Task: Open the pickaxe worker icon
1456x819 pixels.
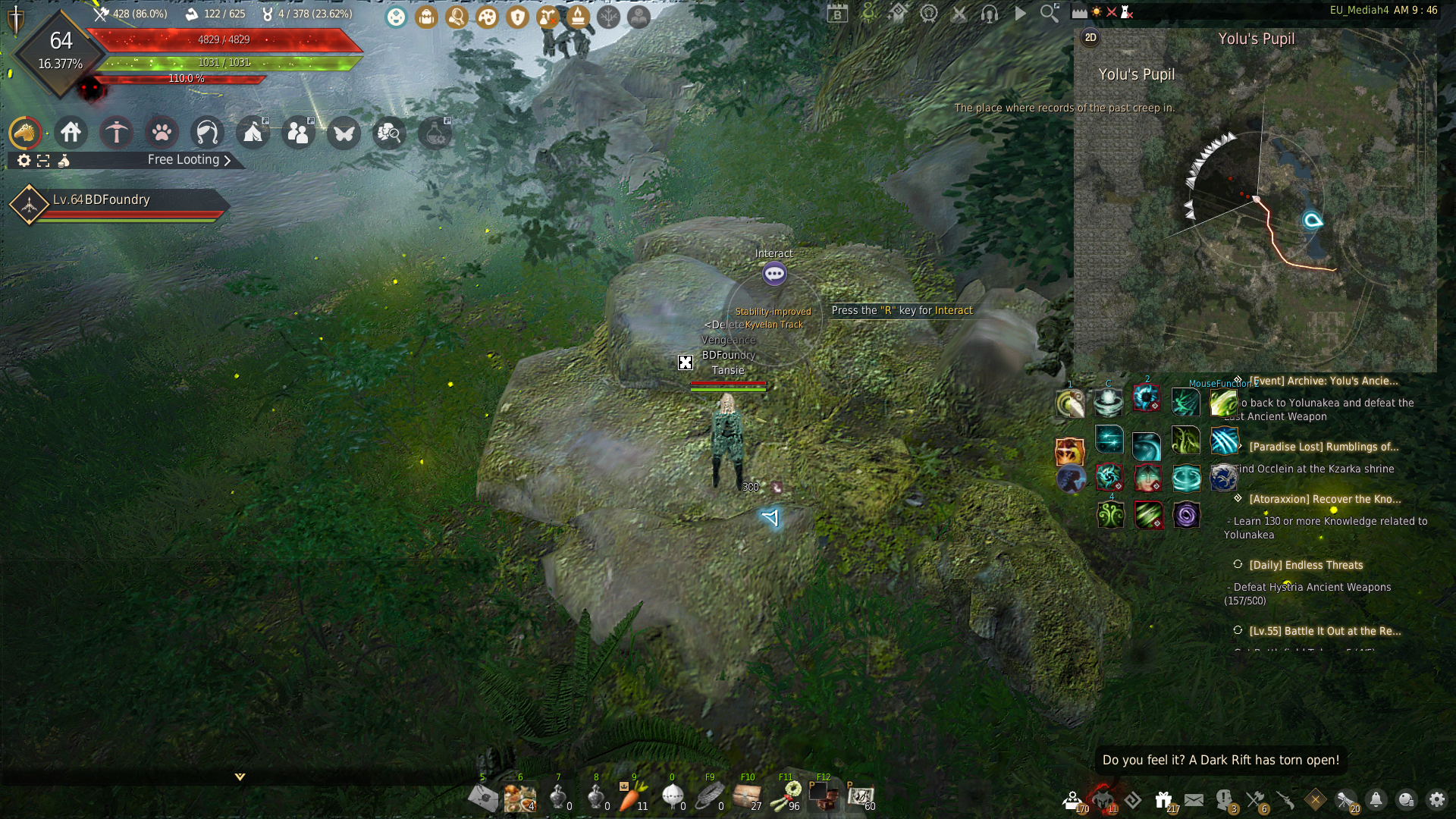Action: (117, 133)
